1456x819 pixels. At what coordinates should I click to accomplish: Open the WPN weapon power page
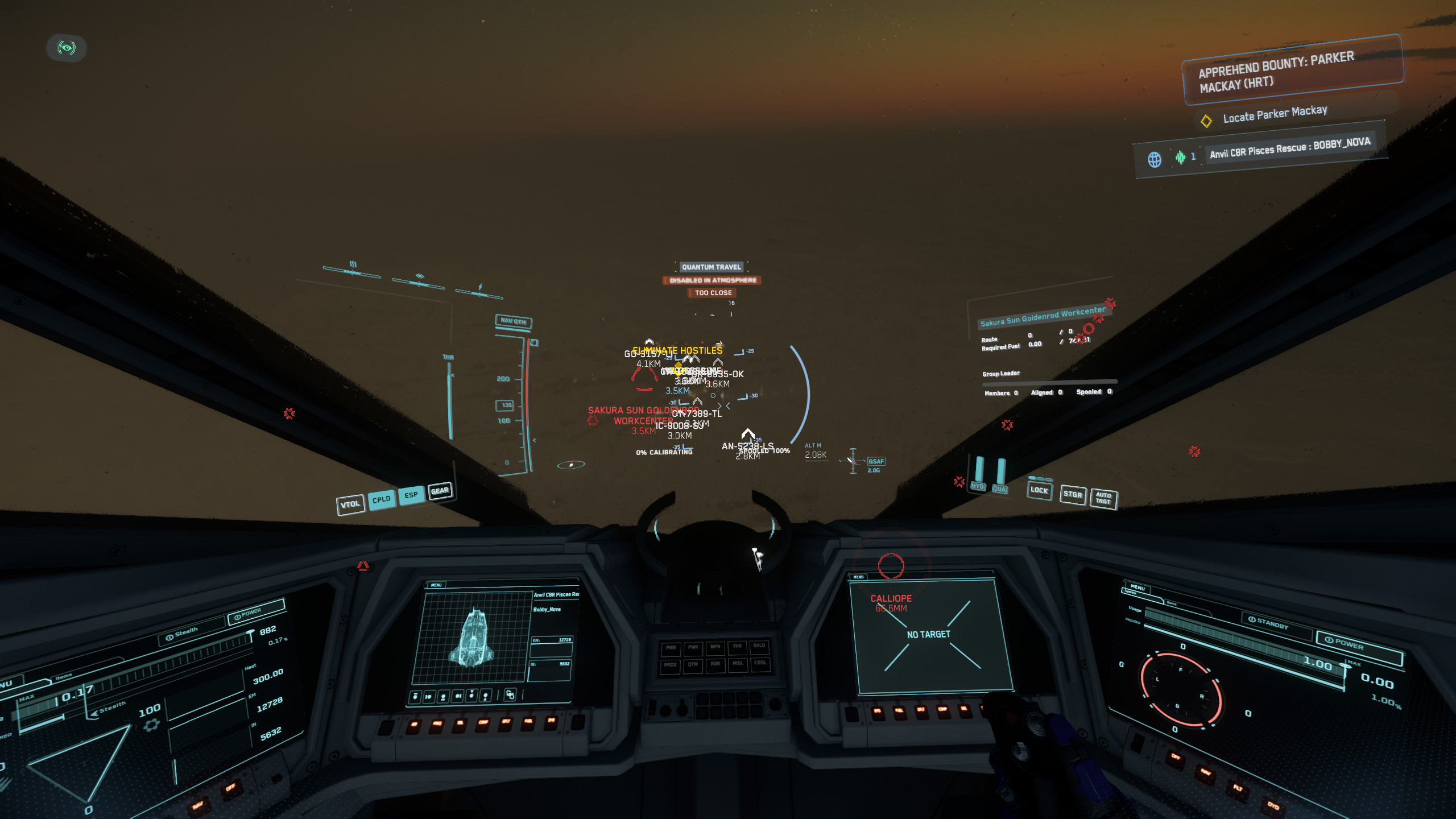coord(715,647)
